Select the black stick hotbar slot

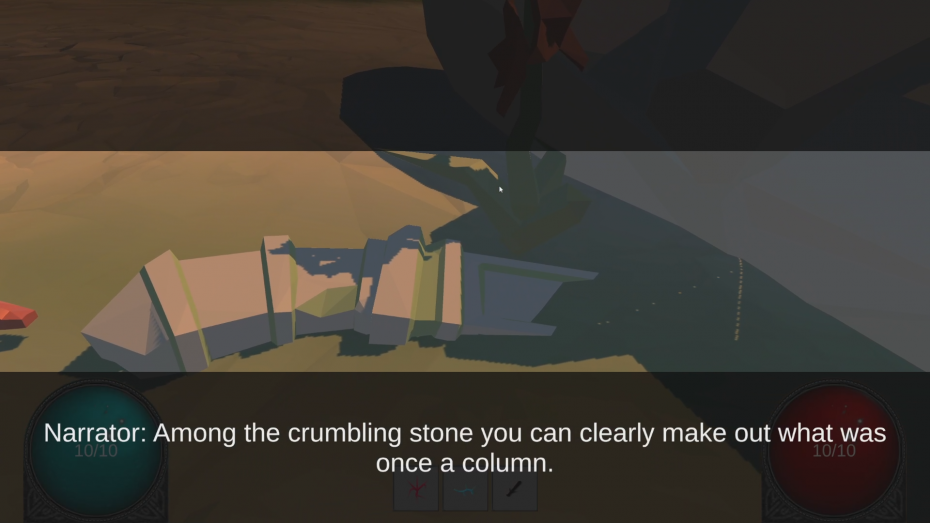tap(514, 492)
